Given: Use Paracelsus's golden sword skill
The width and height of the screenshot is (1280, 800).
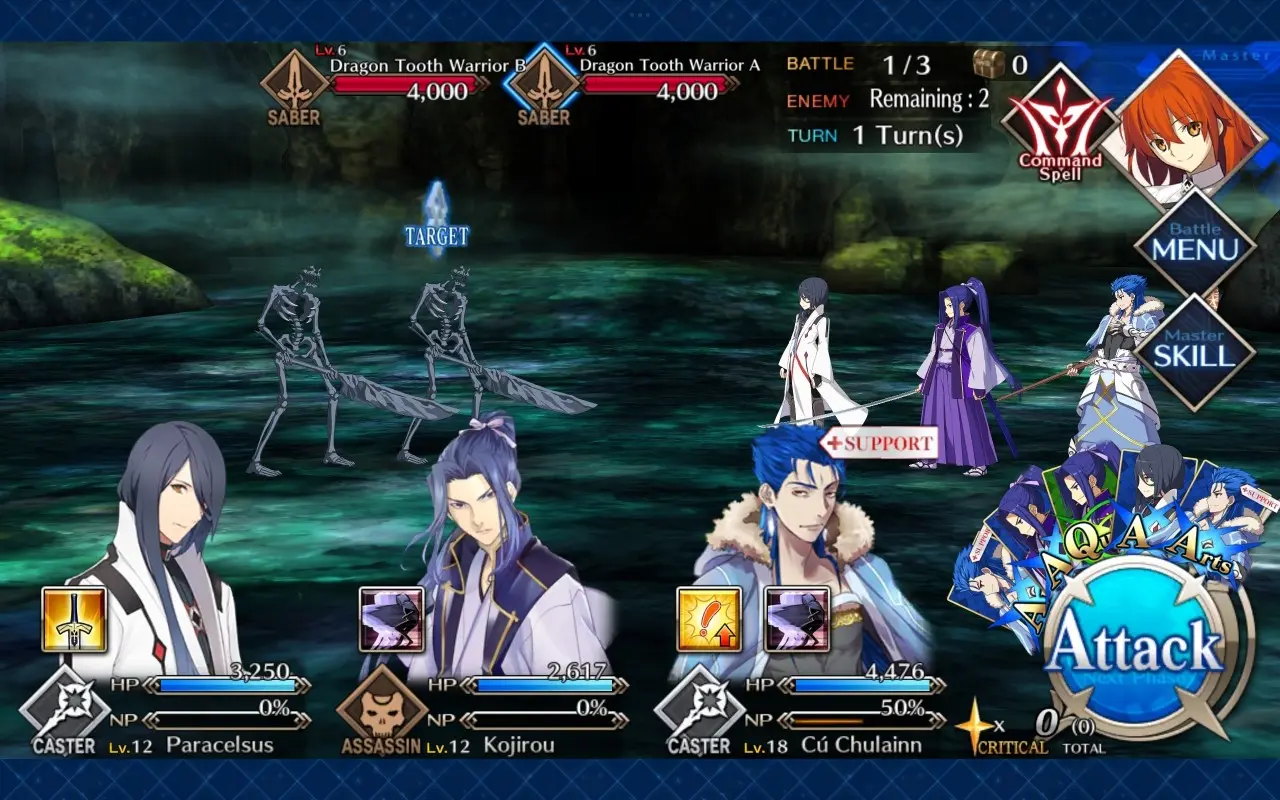Looking at the screenshot, I should [74, 620].
